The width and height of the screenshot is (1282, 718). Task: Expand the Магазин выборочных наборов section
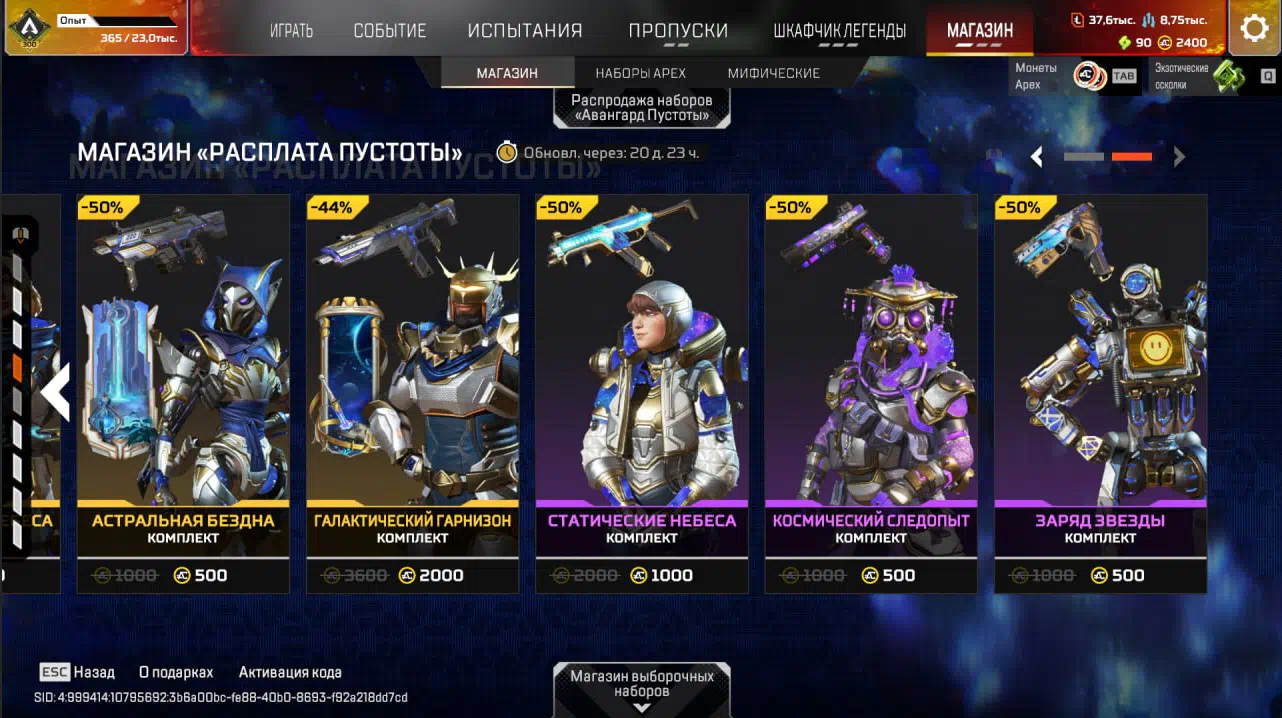coord(642,688)
